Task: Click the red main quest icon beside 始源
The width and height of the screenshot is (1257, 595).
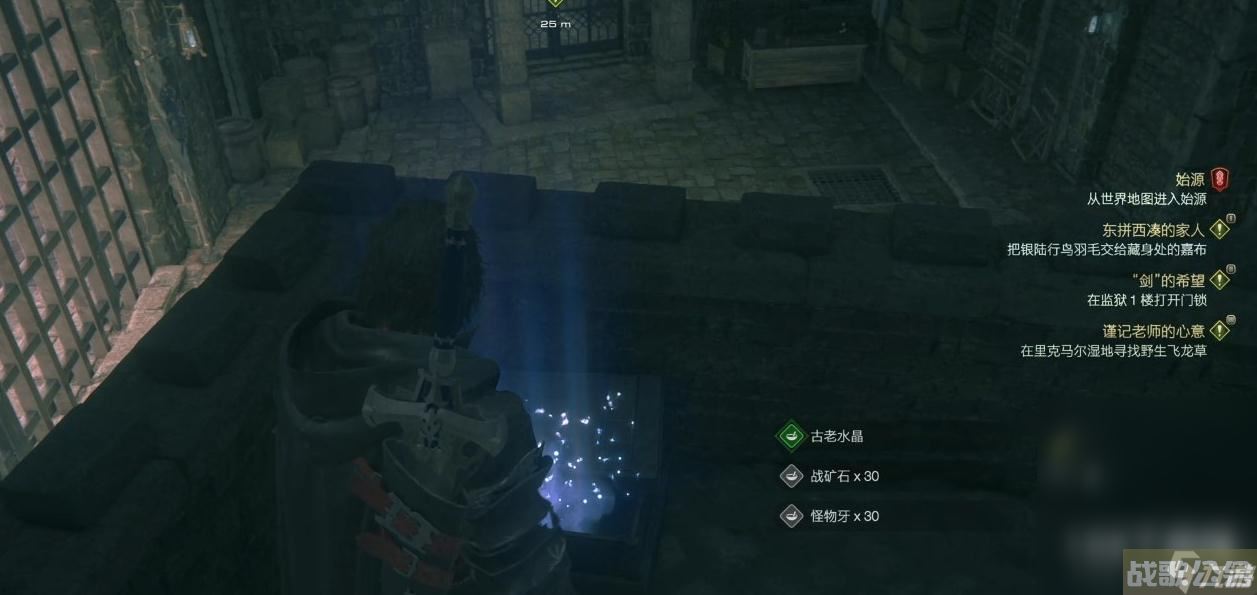Action: pos(1220,180)
